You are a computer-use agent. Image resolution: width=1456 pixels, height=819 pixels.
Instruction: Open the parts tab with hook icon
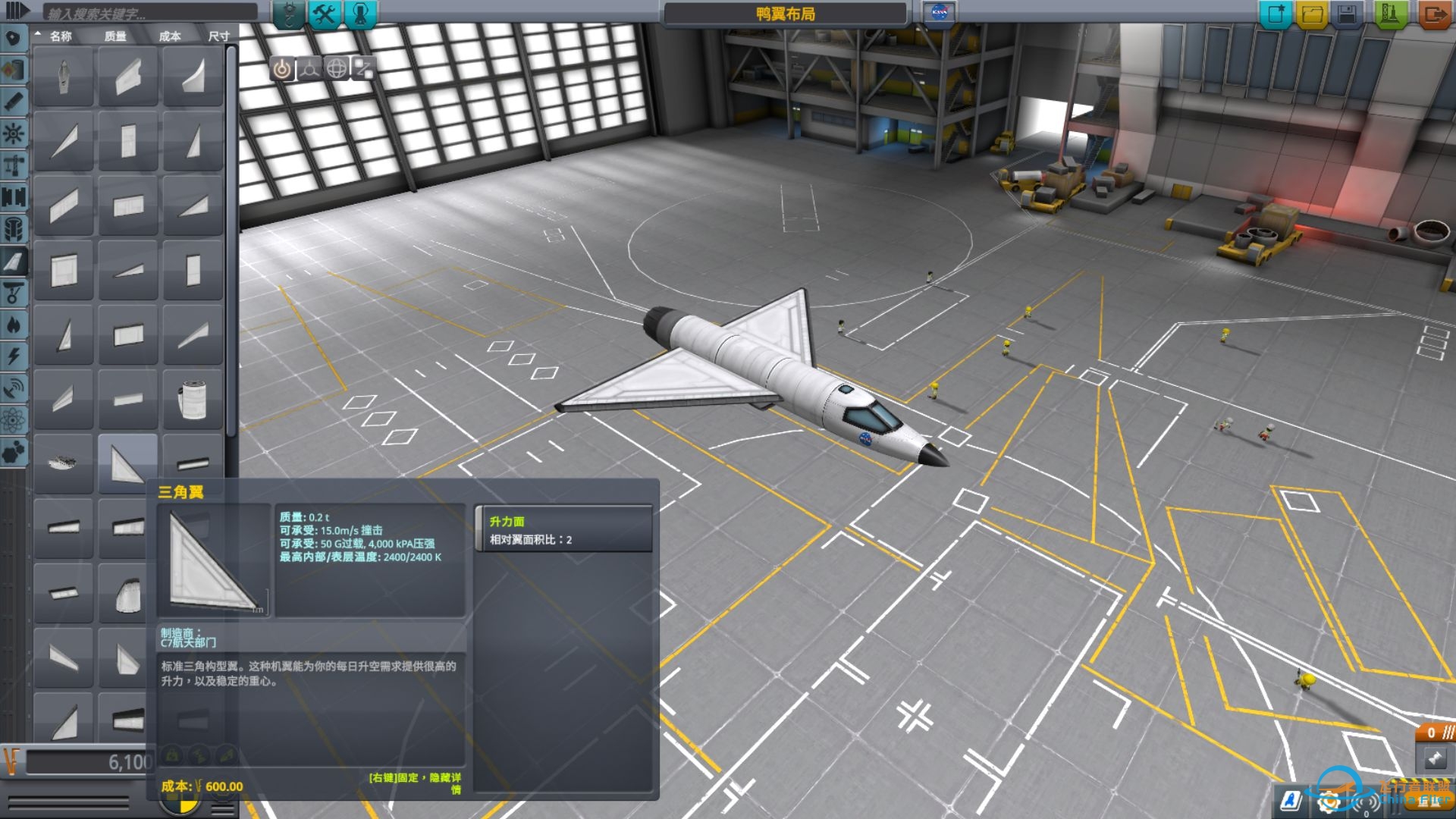(289, 14)
